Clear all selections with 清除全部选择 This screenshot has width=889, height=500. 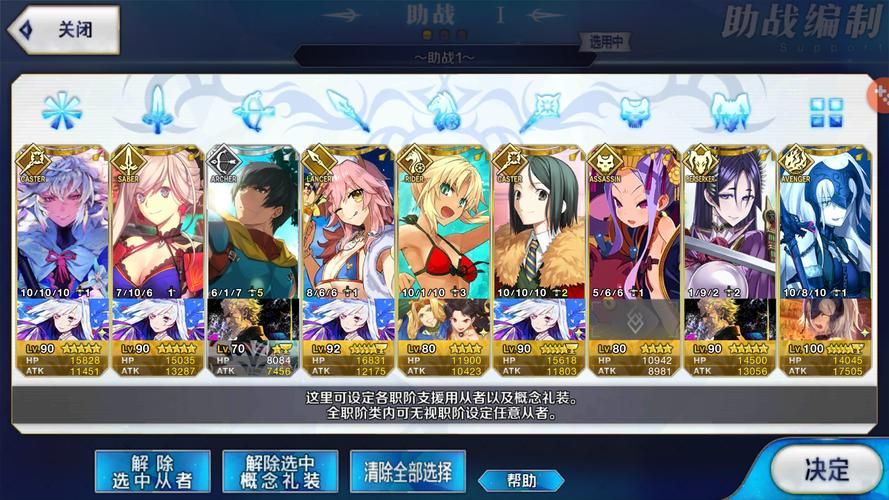[408, 469]
